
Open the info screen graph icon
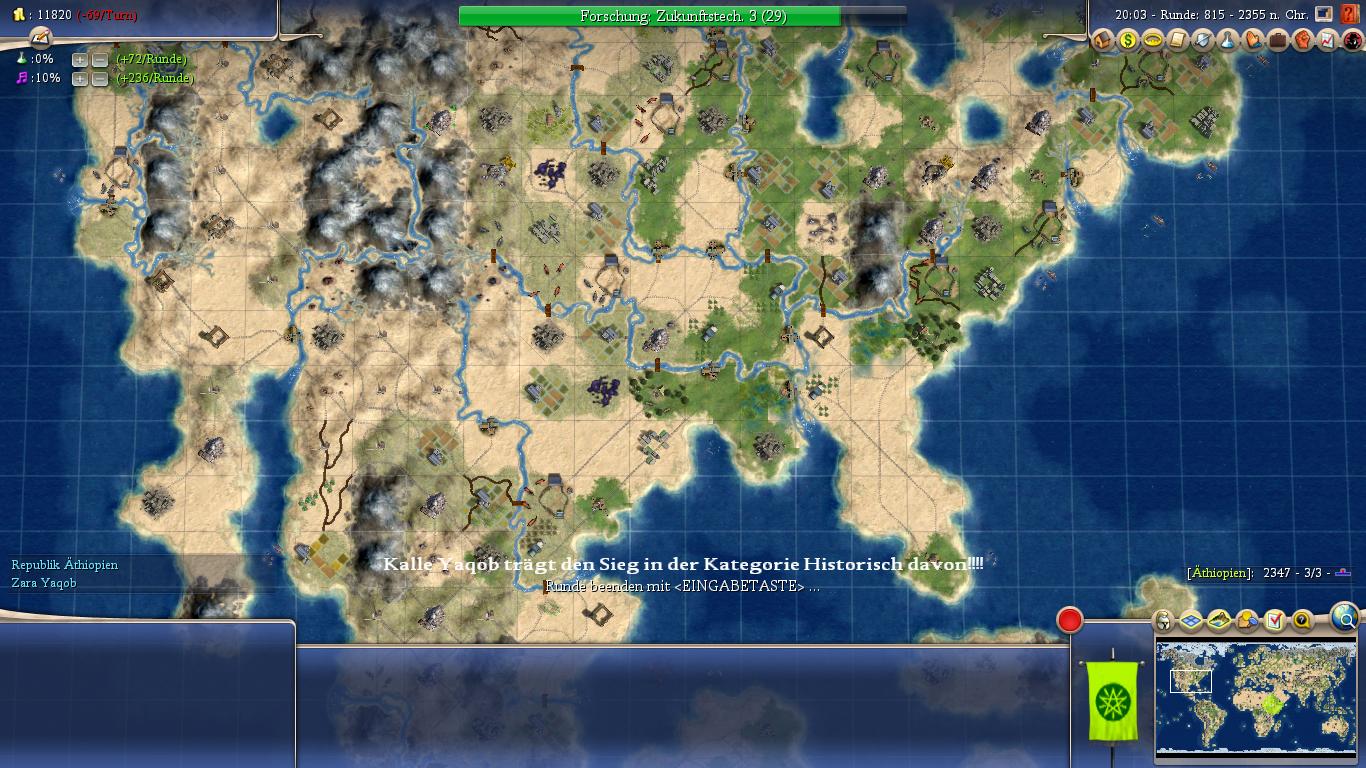pyautogui.click(x=1328, y=40)
